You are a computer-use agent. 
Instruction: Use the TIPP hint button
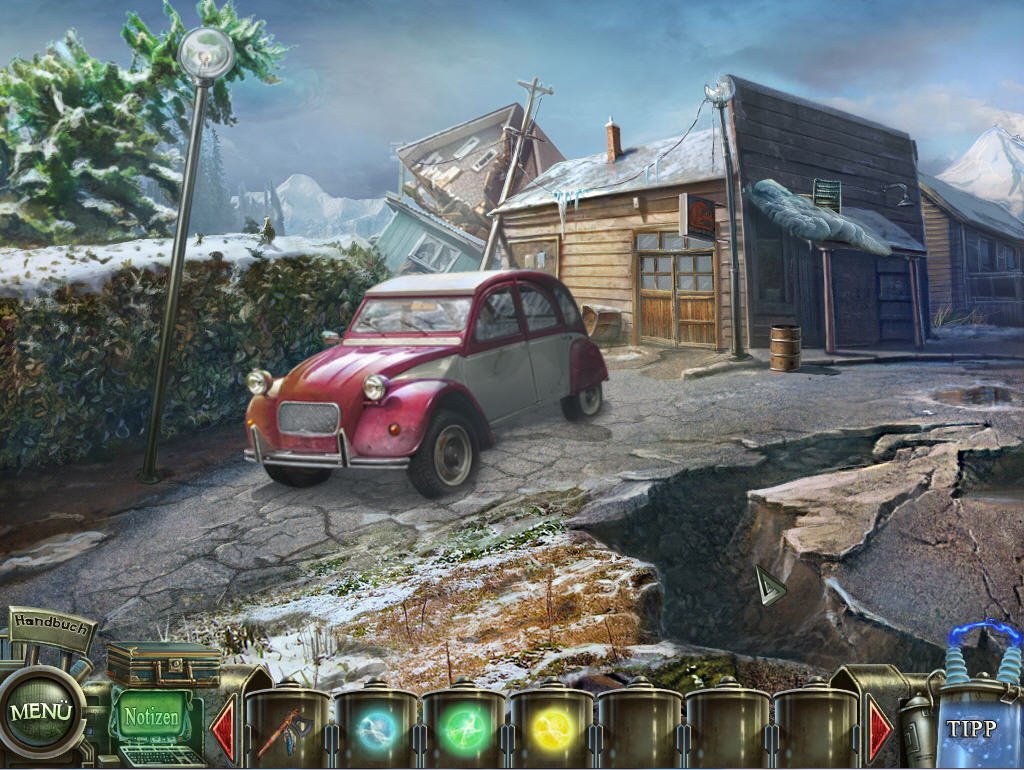(x=971, y=727)
